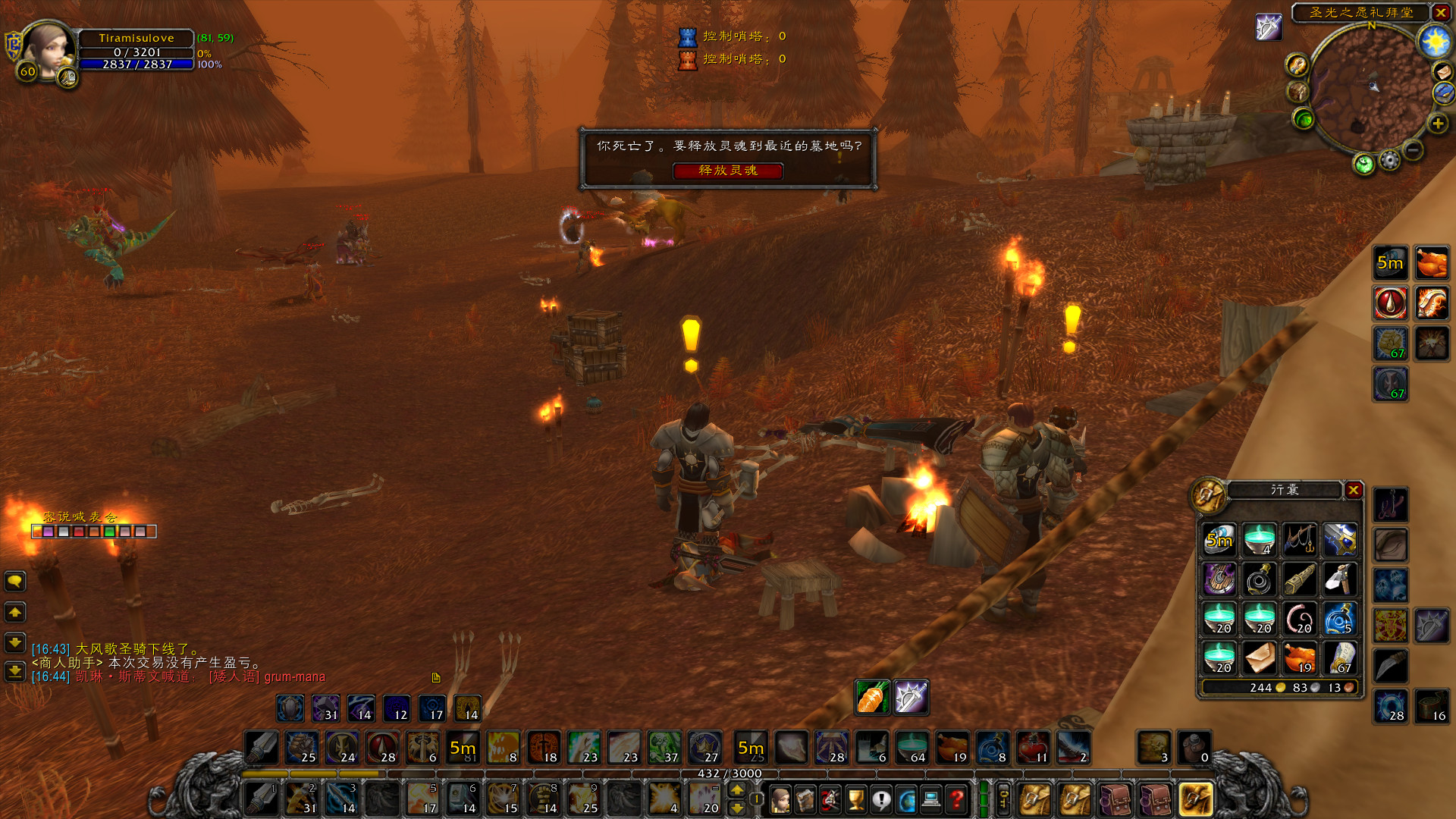Open the character info portrait icon

tap(780, 800)
